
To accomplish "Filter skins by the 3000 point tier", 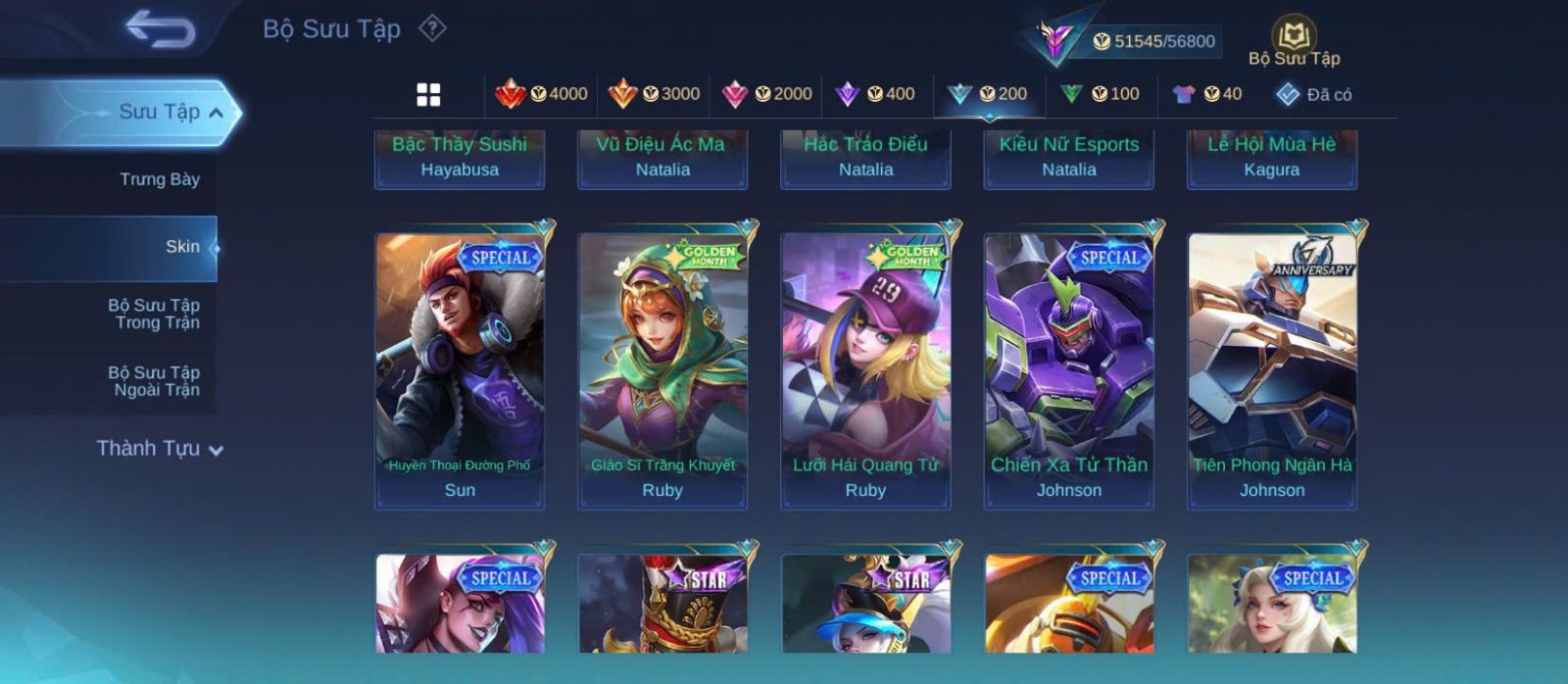I will pos(654,94).
